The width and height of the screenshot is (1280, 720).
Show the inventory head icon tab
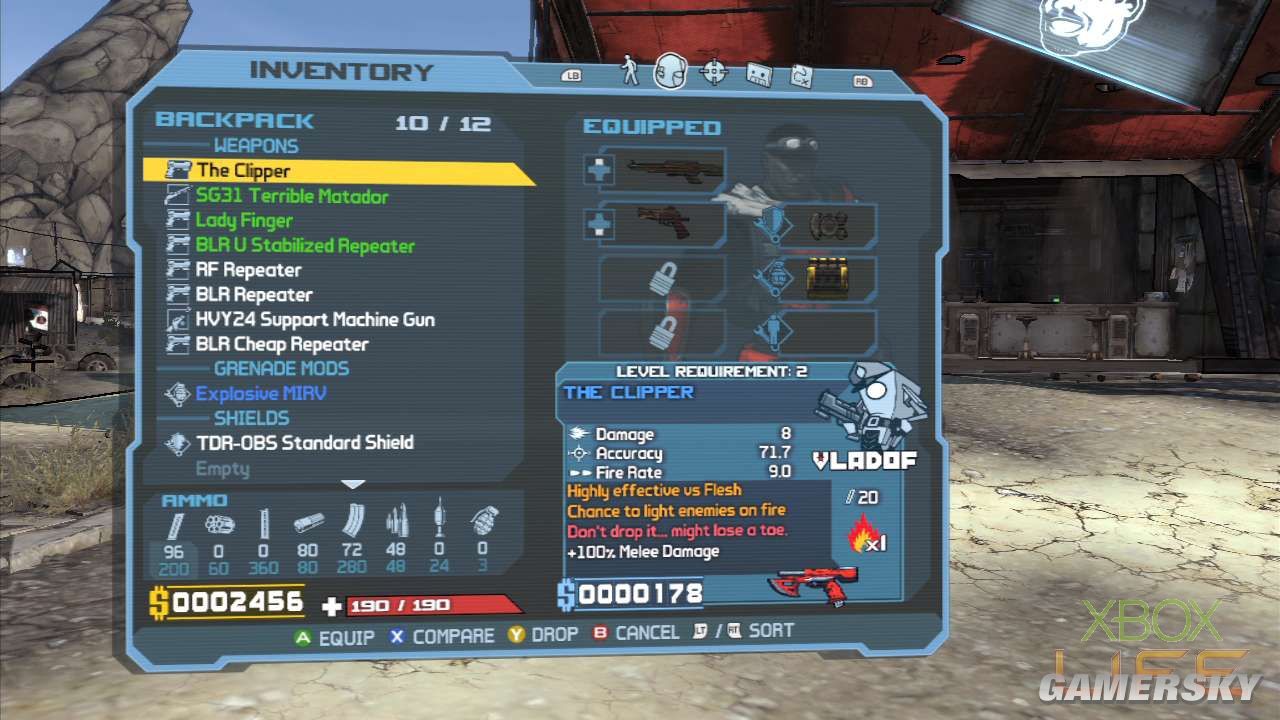point(671,72)
